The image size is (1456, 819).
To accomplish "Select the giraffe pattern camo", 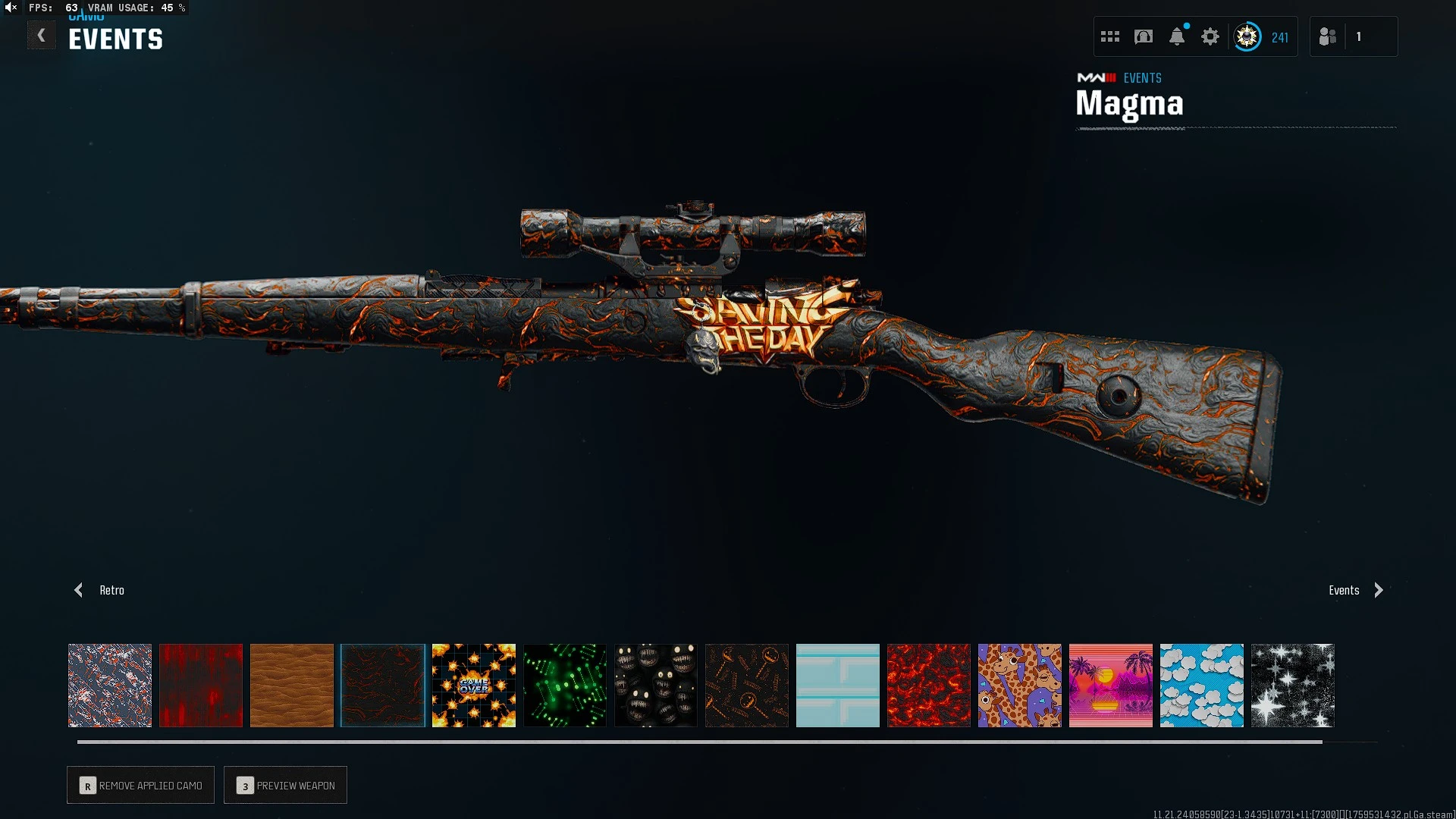I will pyautogui.click(x=1020, y=686).
